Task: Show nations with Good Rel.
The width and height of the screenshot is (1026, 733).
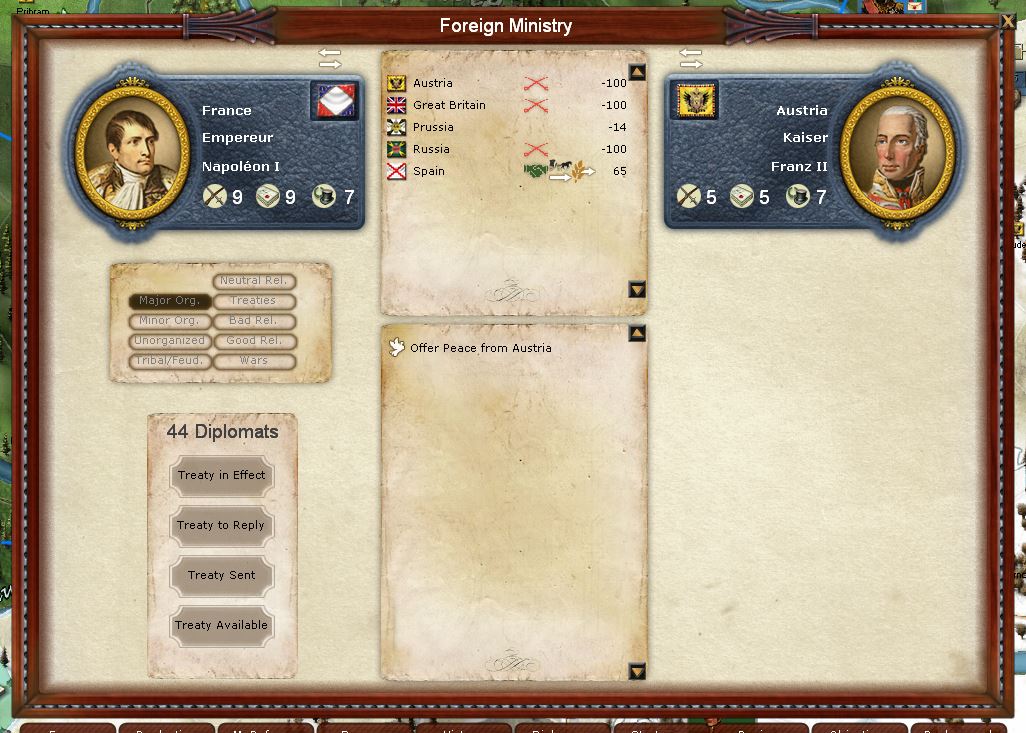Action: tap(254, 341)
